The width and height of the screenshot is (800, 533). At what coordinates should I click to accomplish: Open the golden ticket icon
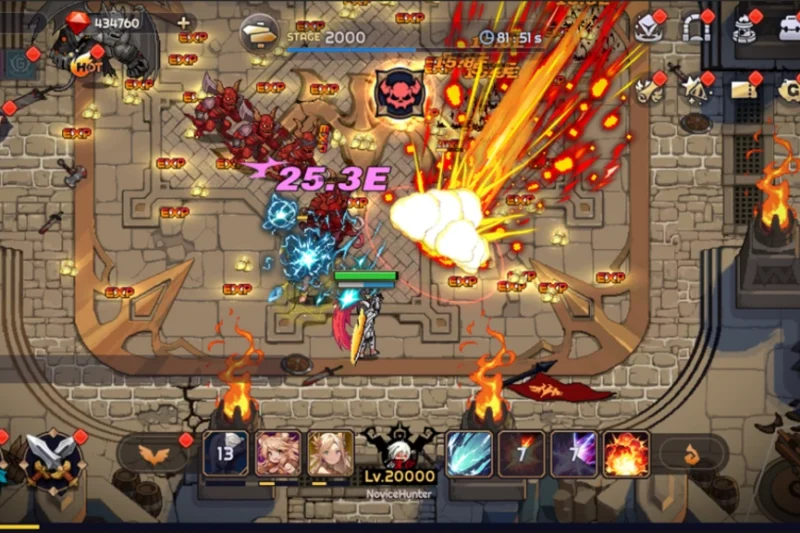pyautogui.click(x=743, y=89)
